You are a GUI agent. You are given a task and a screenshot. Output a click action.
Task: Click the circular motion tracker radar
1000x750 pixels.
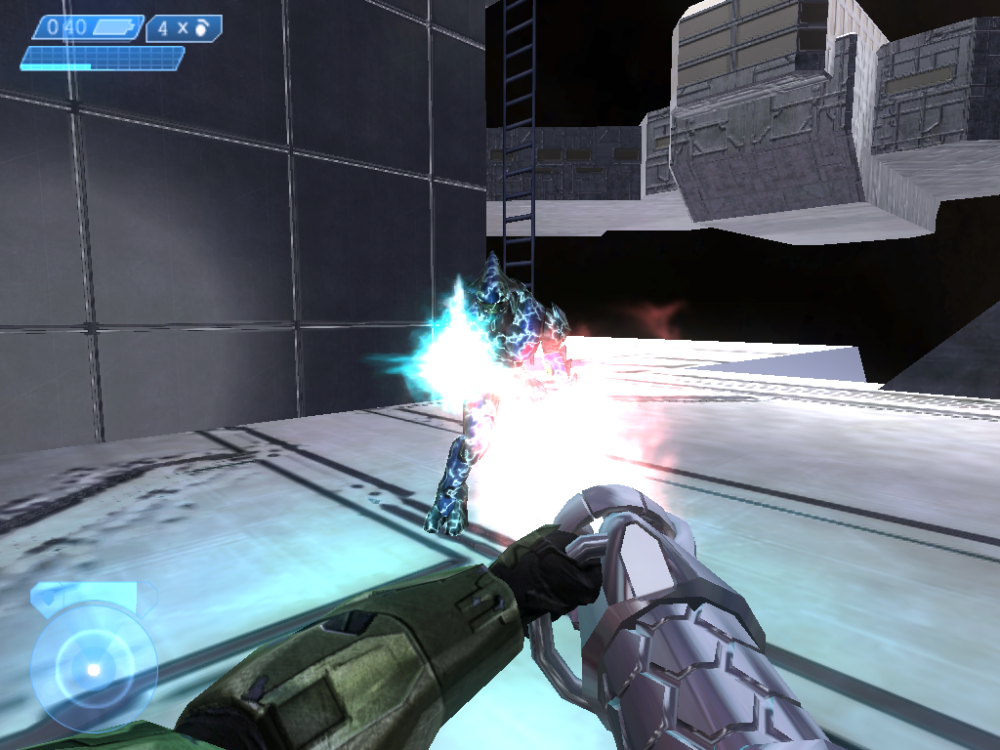click(x=93, y=665)
